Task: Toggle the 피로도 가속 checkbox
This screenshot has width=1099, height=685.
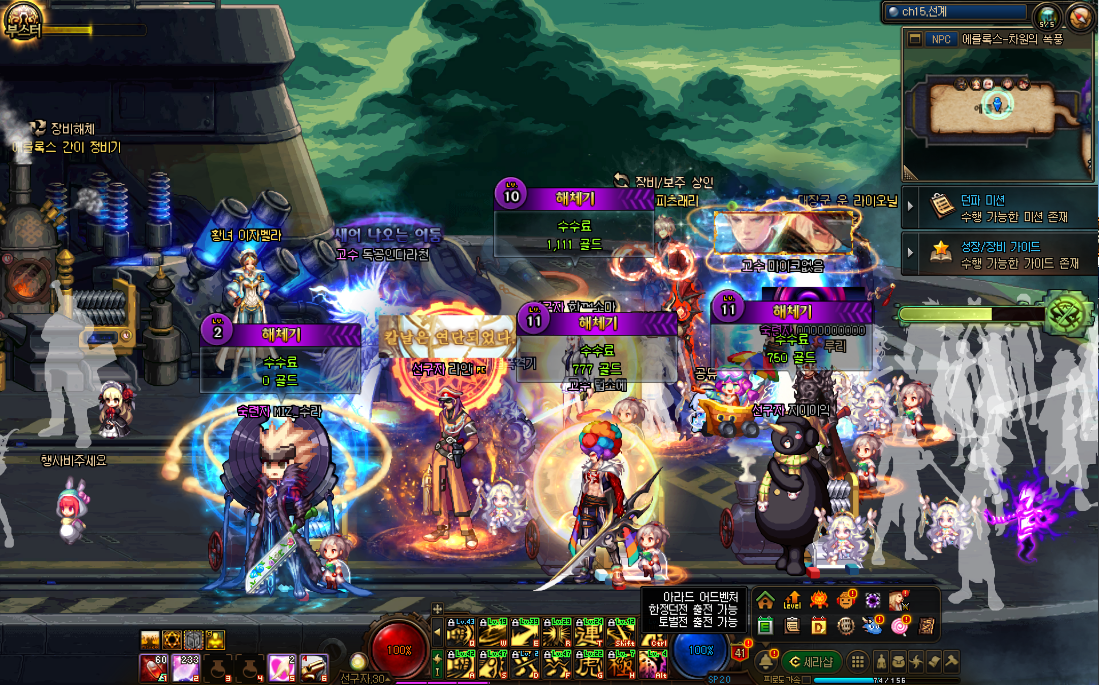Action: 806,679
